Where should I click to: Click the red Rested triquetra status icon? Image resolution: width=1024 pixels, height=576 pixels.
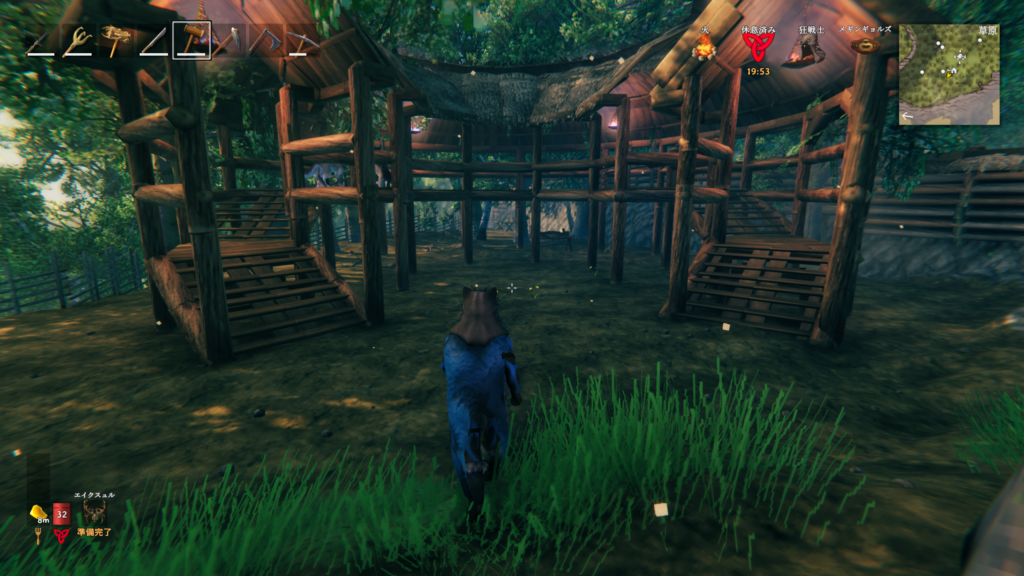click(757, 48)
